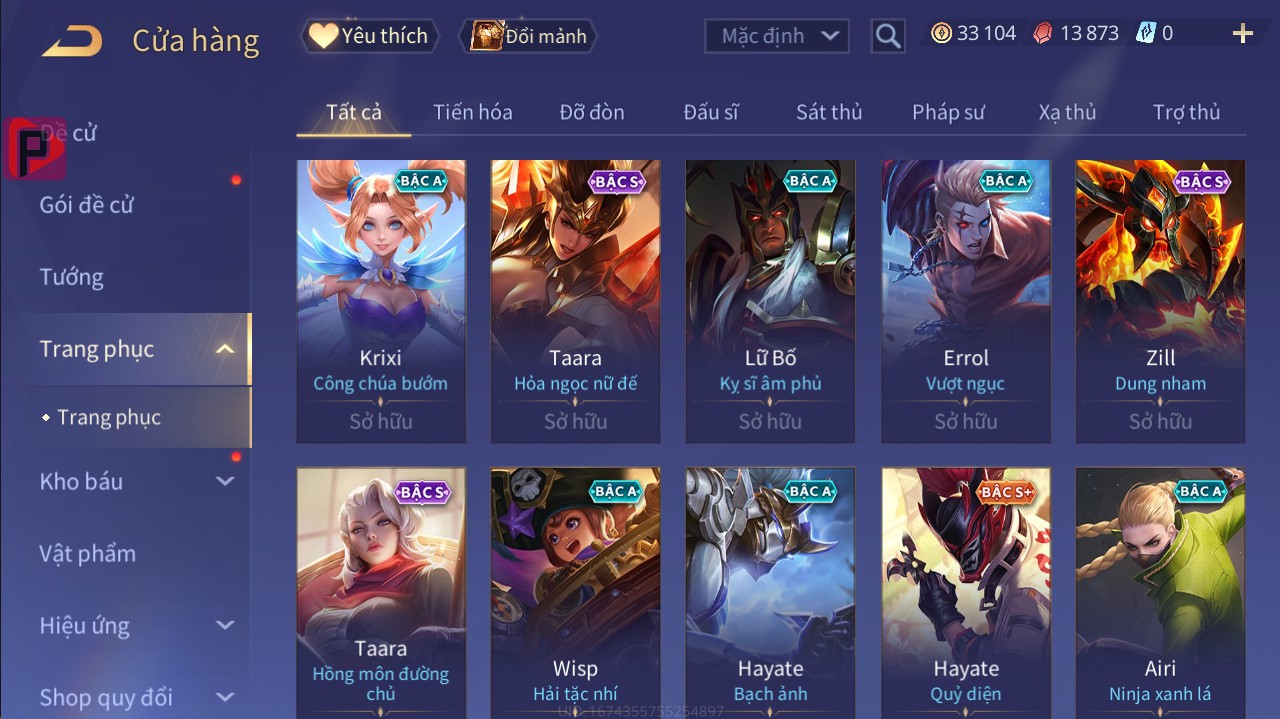This screenshot has width=1280, height=719.
Task: Select Zill Dung nham skin card
Action: pos(1160,300)
